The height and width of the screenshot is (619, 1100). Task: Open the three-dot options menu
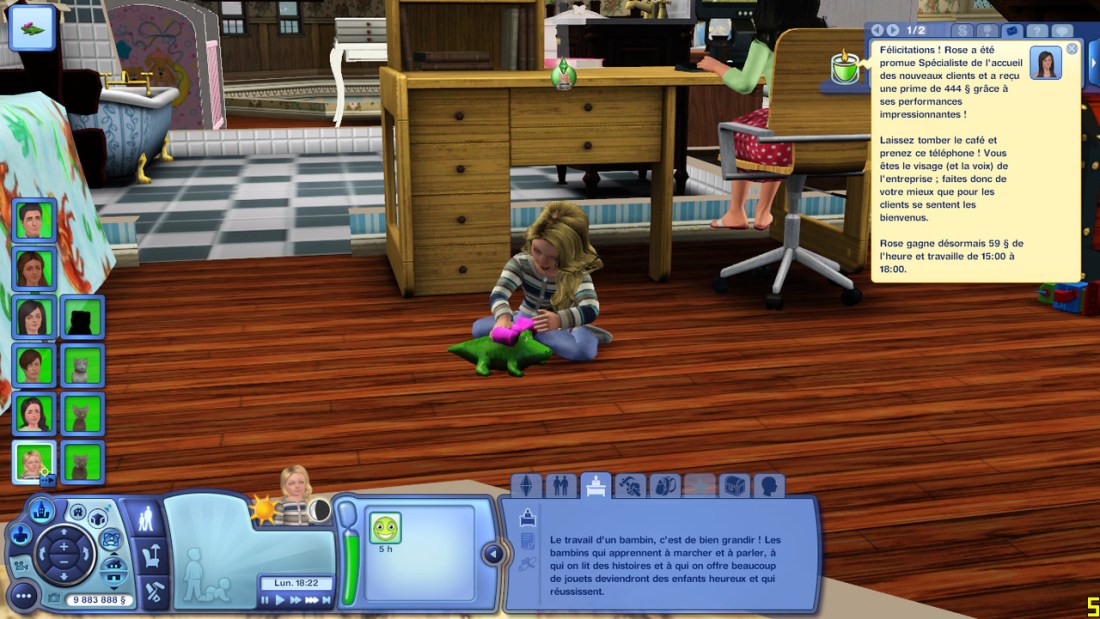coord(22,597)
